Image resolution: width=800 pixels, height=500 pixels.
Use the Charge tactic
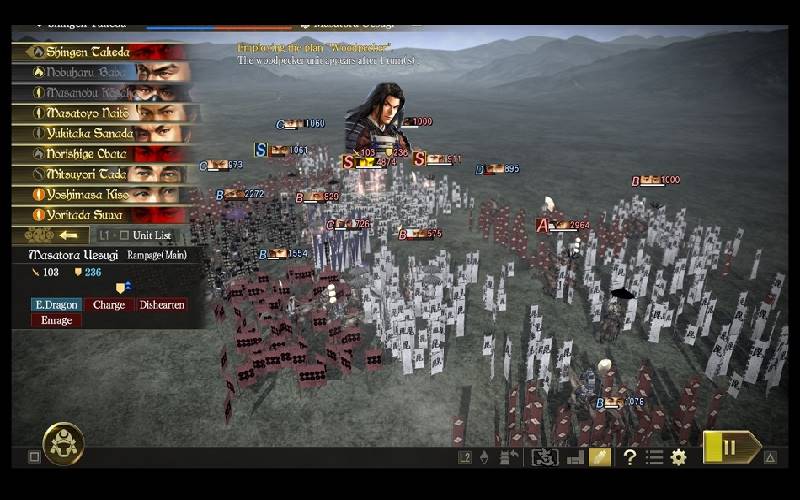[x=108, y=305]
